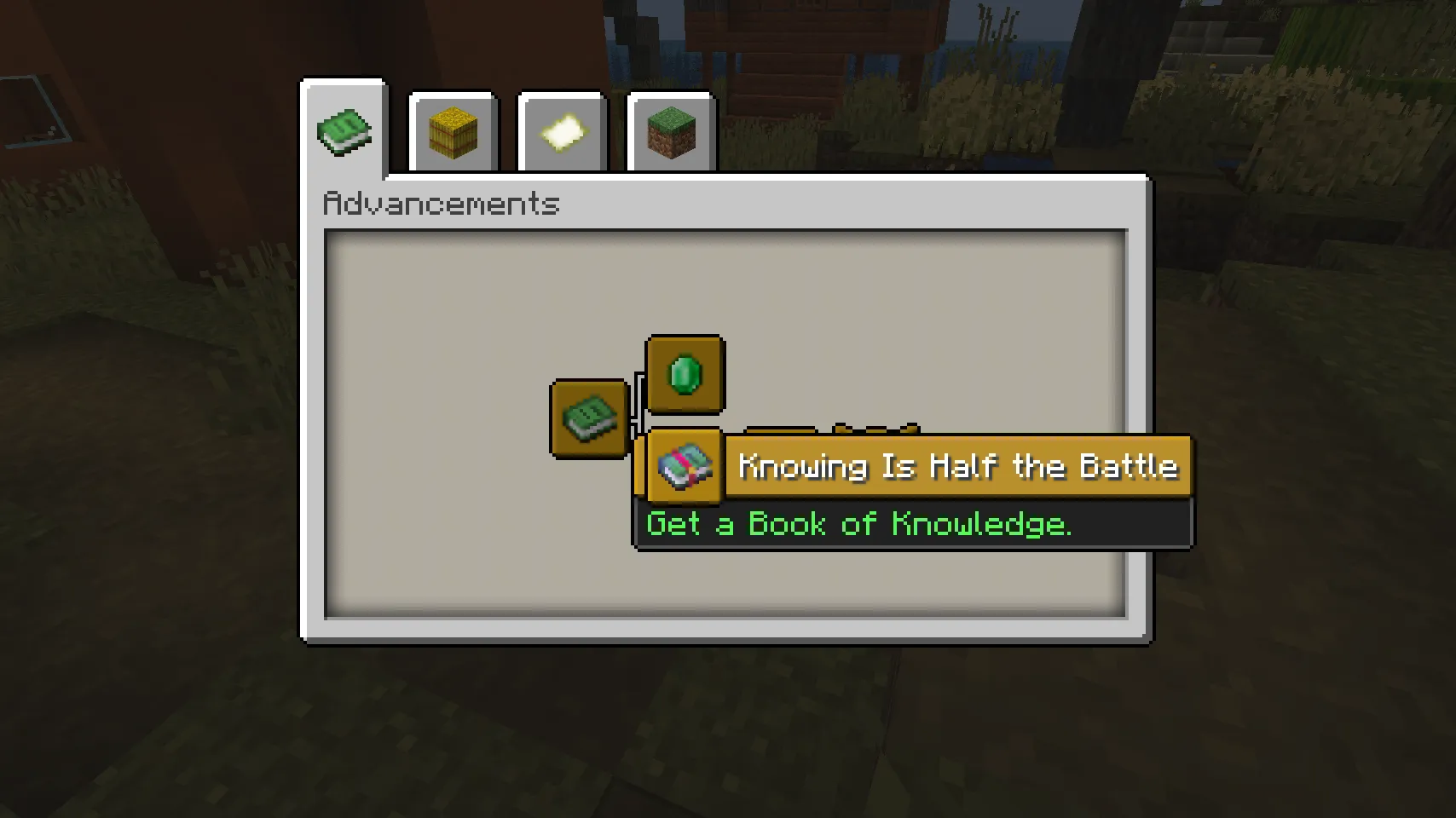Click the glowing white item tab icon
The width and height of the screenshot is (1456, 818).
562,131
